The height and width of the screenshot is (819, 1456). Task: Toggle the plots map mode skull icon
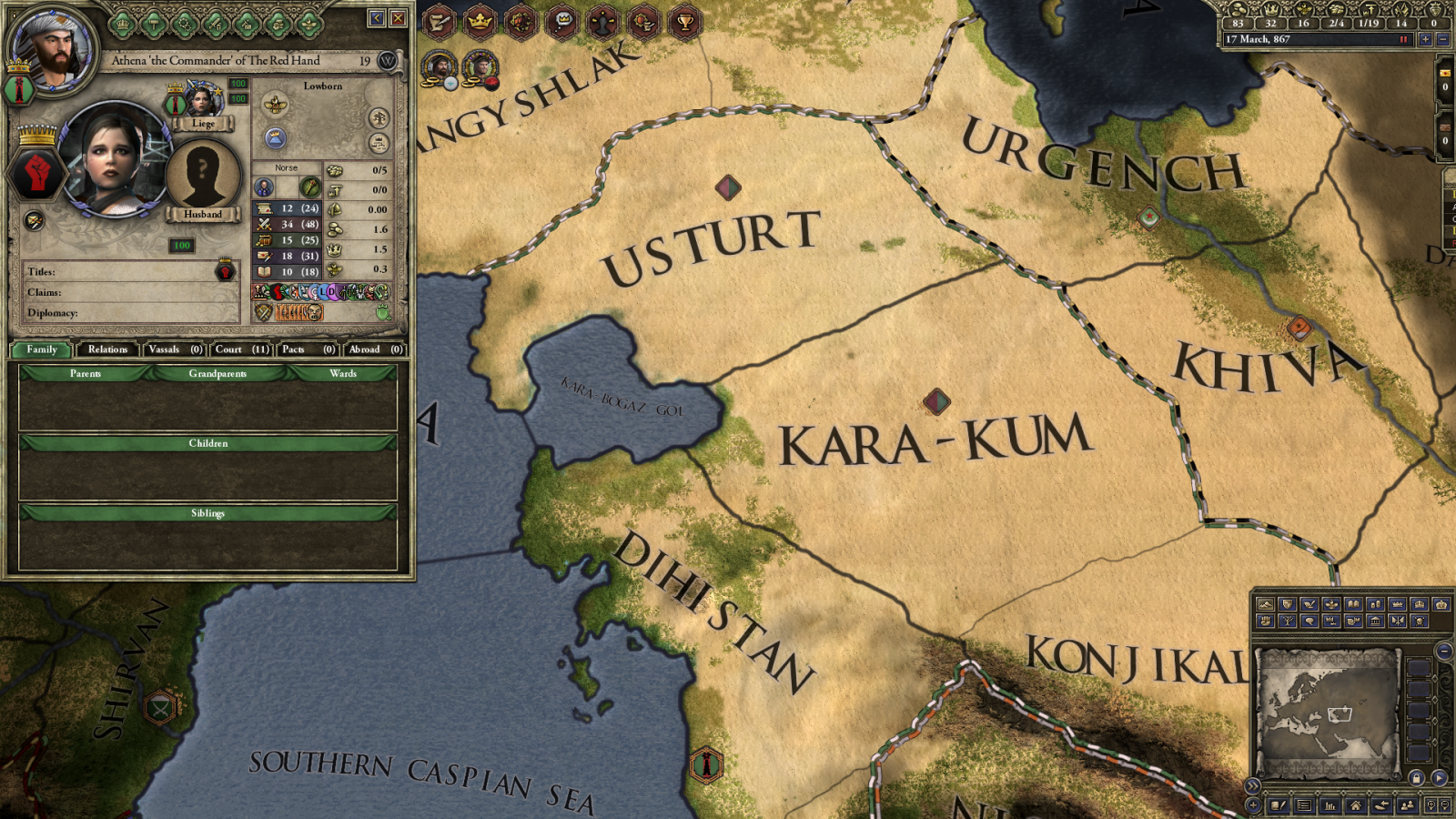click(1420, 621)
